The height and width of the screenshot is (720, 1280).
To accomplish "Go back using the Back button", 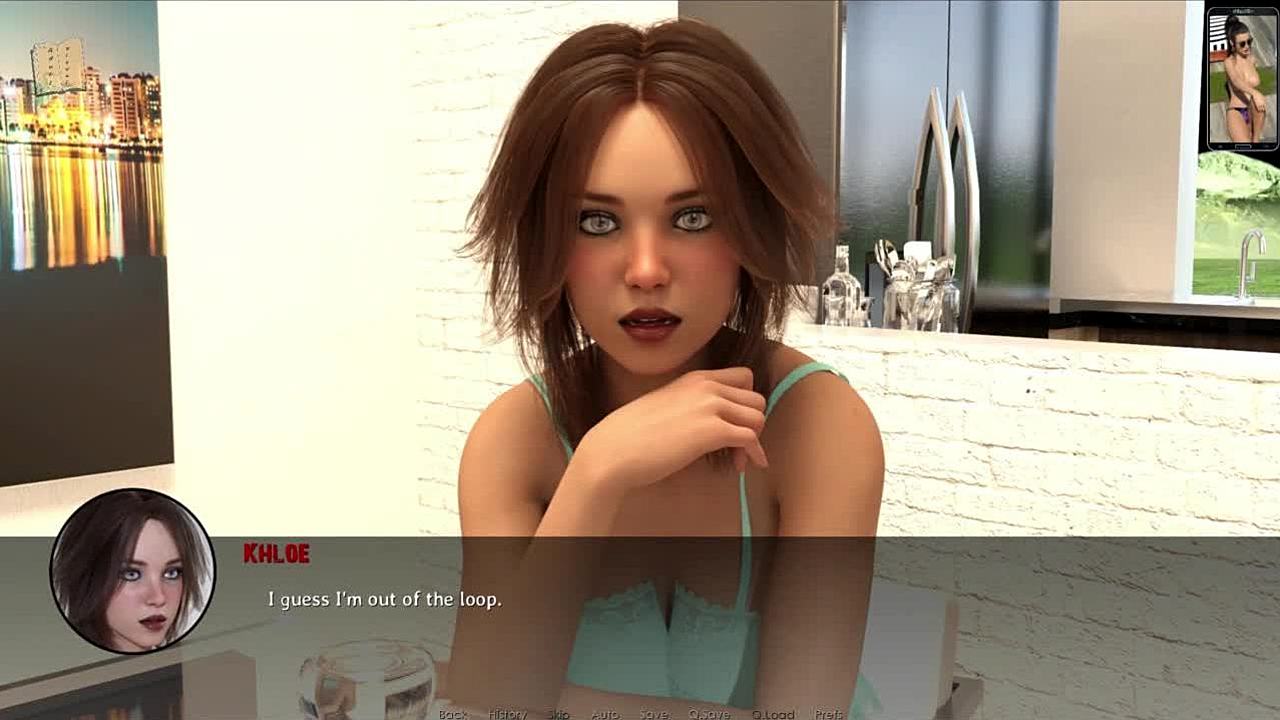I will pyautogui.click(x=453, y=714).
